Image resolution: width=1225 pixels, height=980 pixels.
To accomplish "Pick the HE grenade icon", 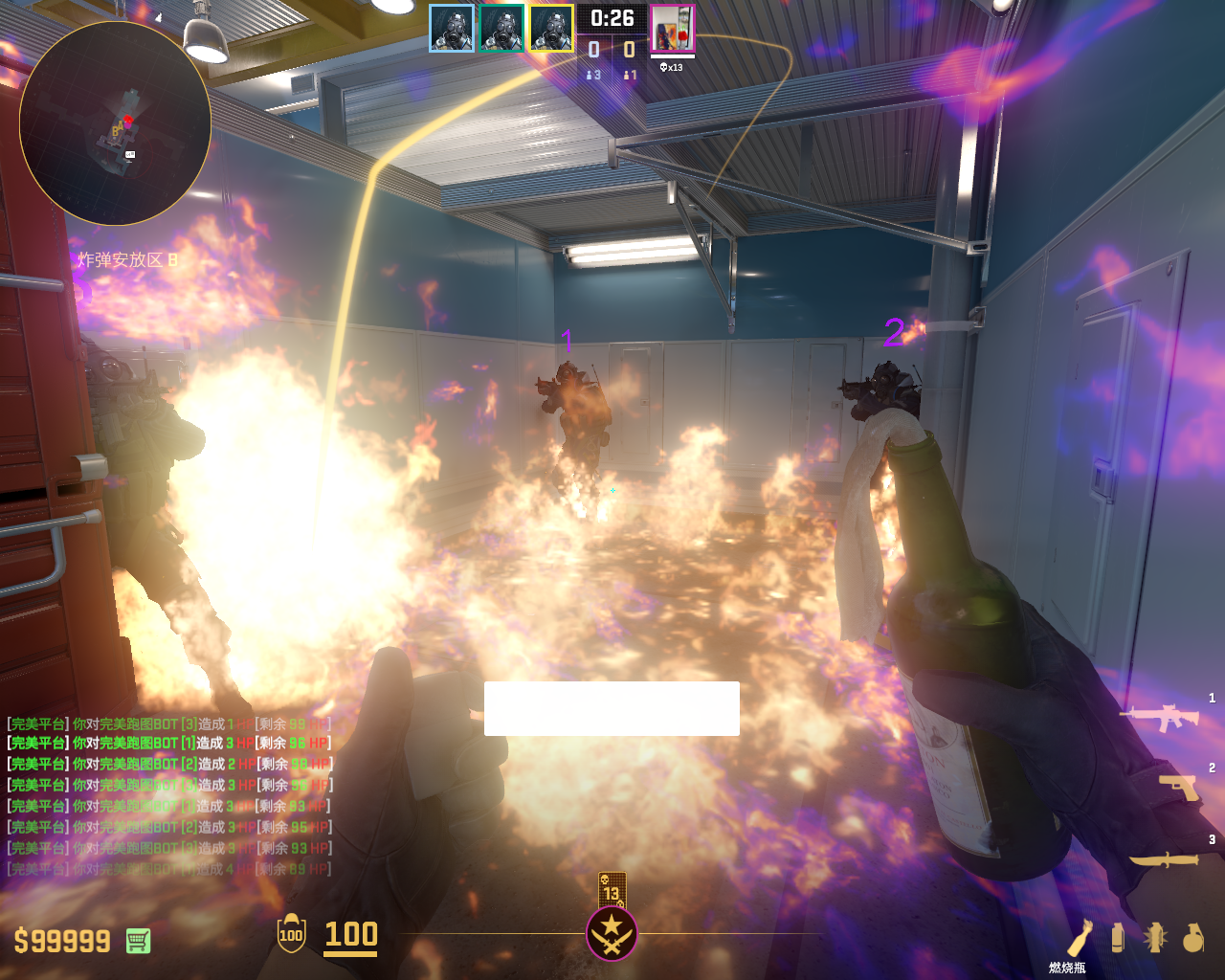I will coord(1192,937).
